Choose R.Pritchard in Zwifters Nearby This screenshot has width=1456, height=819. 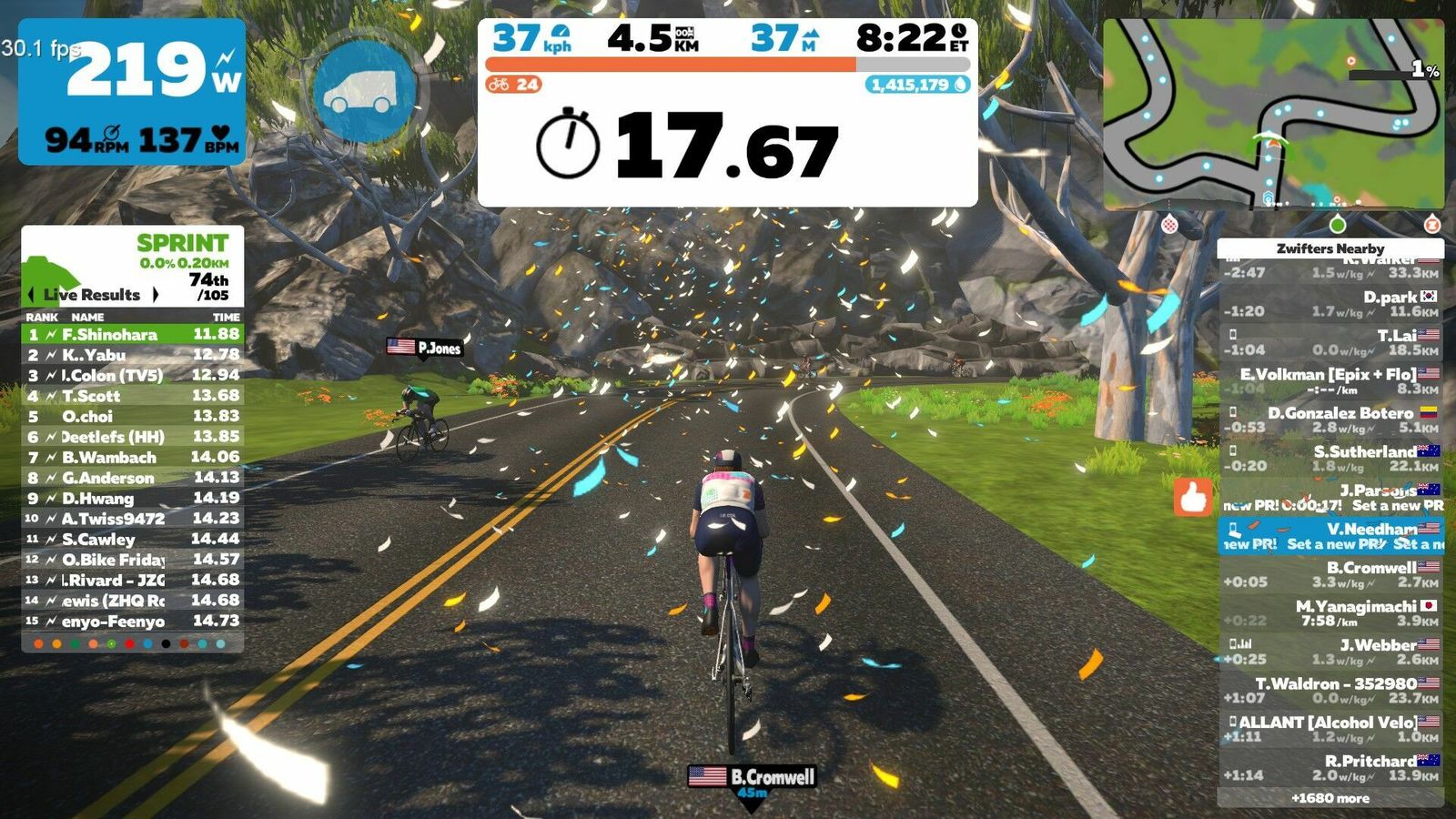pyautogui.click(x=1330, y=767)
